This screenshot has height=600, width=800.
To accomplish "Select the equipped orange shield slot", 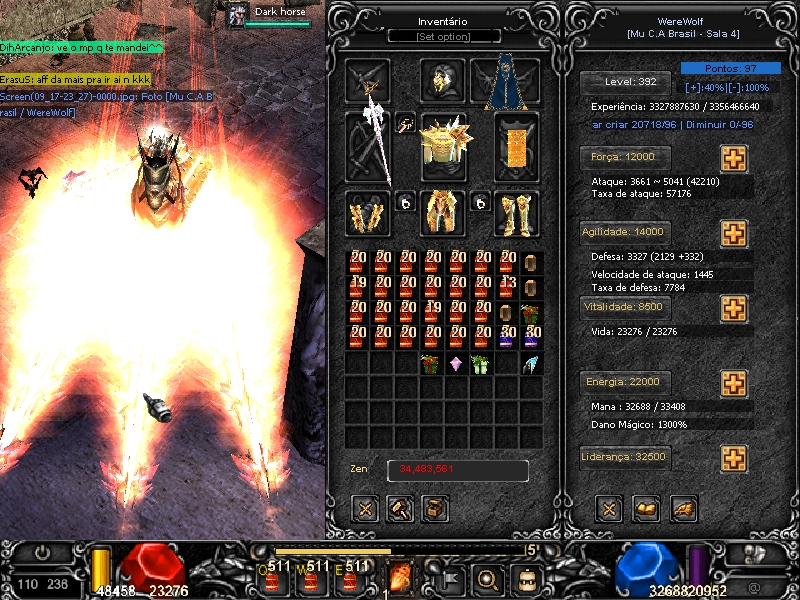I will click(x=516, y=146).
